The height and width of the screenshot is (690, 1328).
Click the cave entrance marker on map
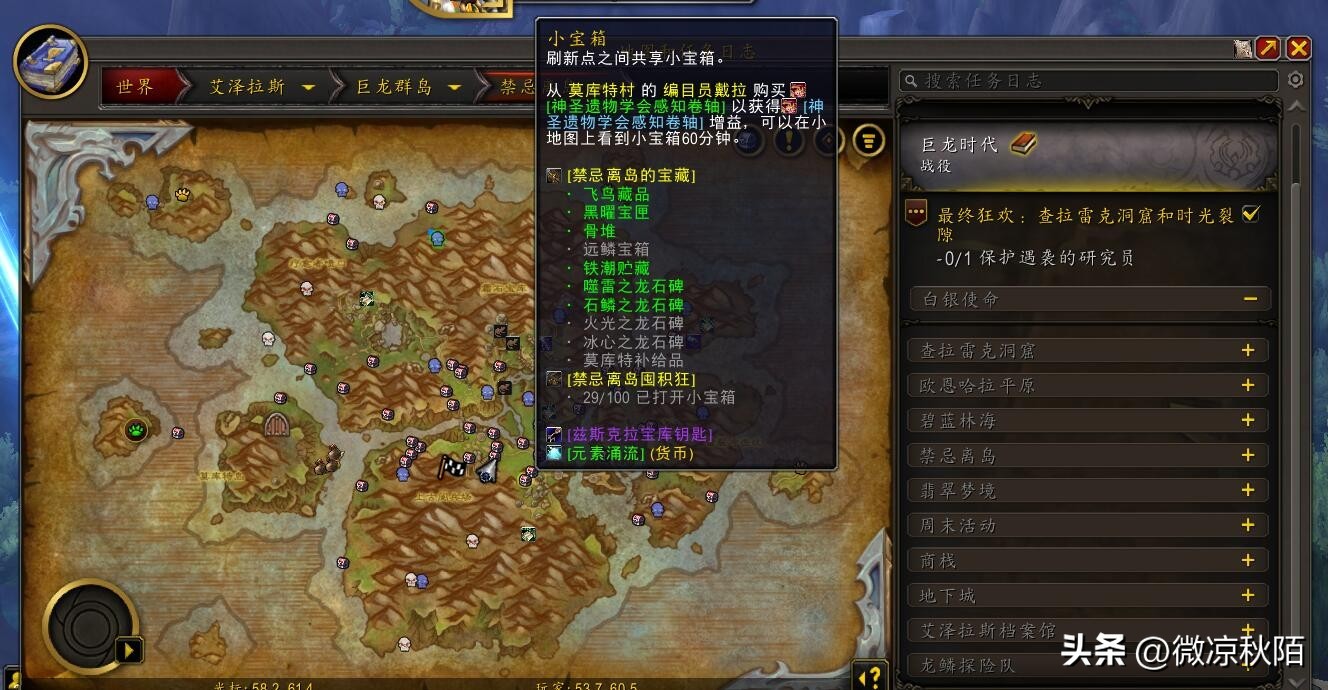pyautogui.click(x=277, y=424)
